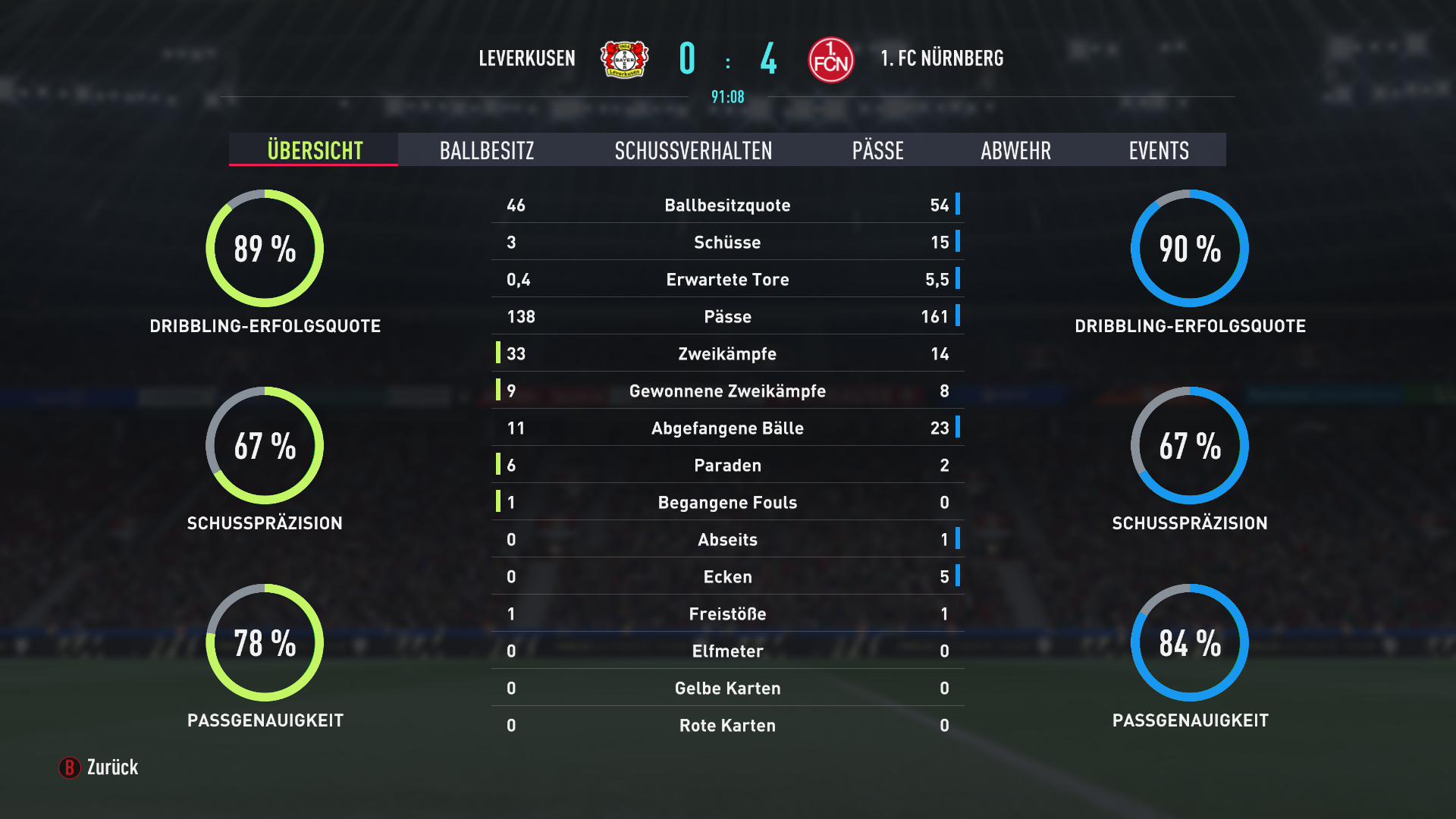Switch to the Ballbesitz tab
Image resolution: width=1456 pixels, height=819 pixels.
click(487, 150)
